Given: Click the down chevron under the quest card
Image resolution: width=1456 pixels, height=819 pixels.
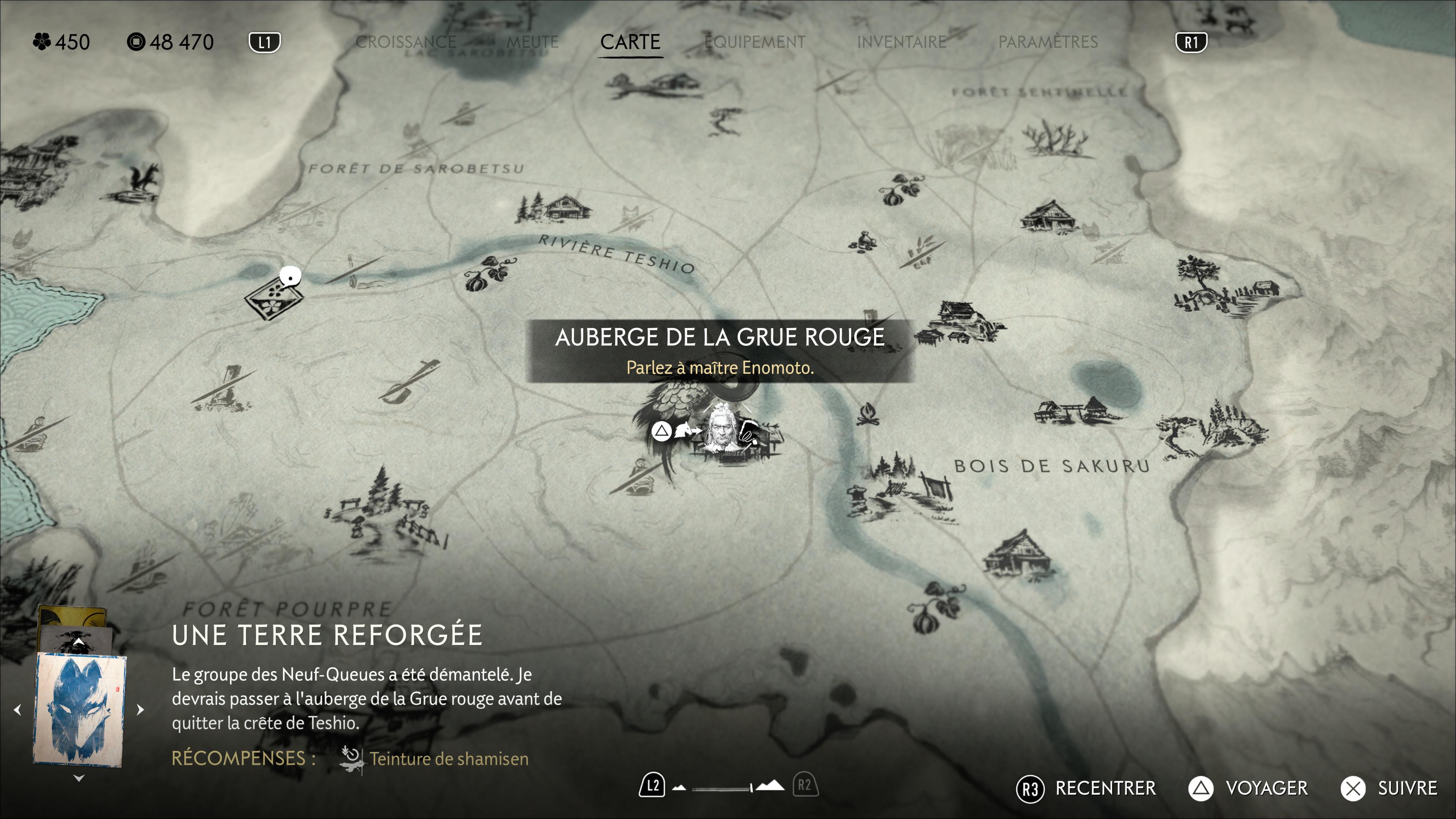Looking at the screenshot, I should (79, 778).
